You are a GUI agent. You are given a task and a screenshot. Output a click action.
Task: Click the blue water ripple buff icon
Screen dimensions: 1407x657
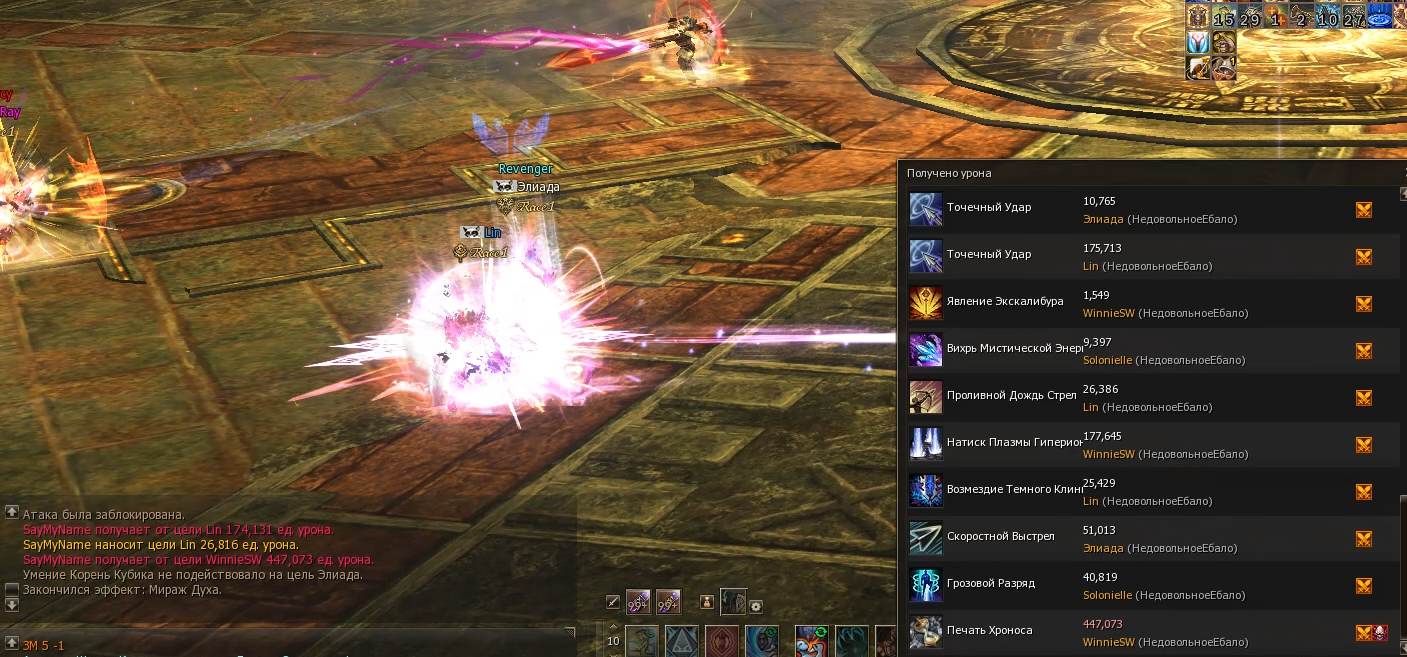click(x=1380, y=17)
